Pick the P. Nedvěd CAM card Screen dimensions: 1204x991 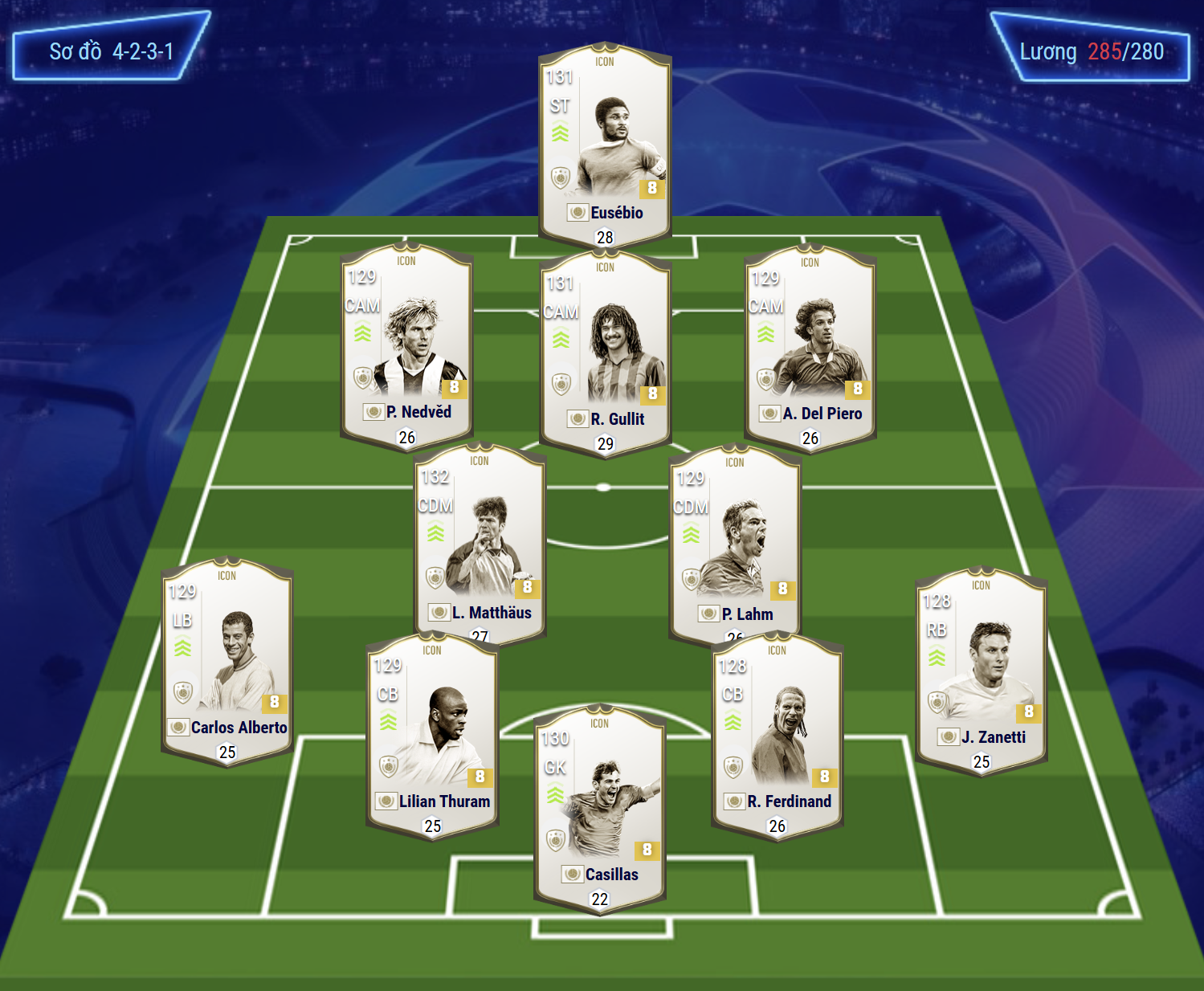(x=406, y=345)
